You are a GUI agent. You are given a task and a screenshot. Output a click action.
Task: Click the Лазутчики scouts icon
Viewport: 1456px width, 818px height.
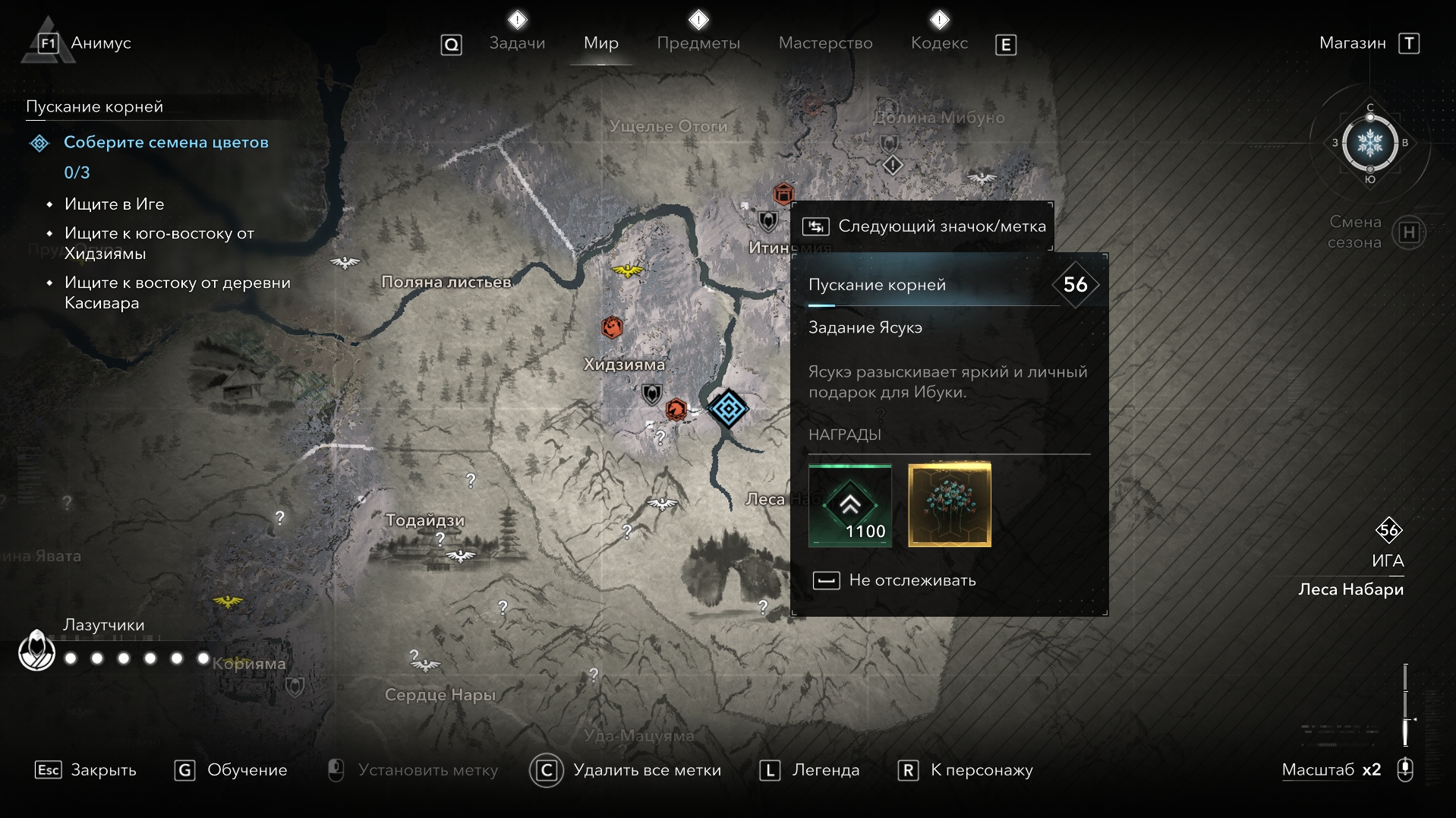[36, 651]
